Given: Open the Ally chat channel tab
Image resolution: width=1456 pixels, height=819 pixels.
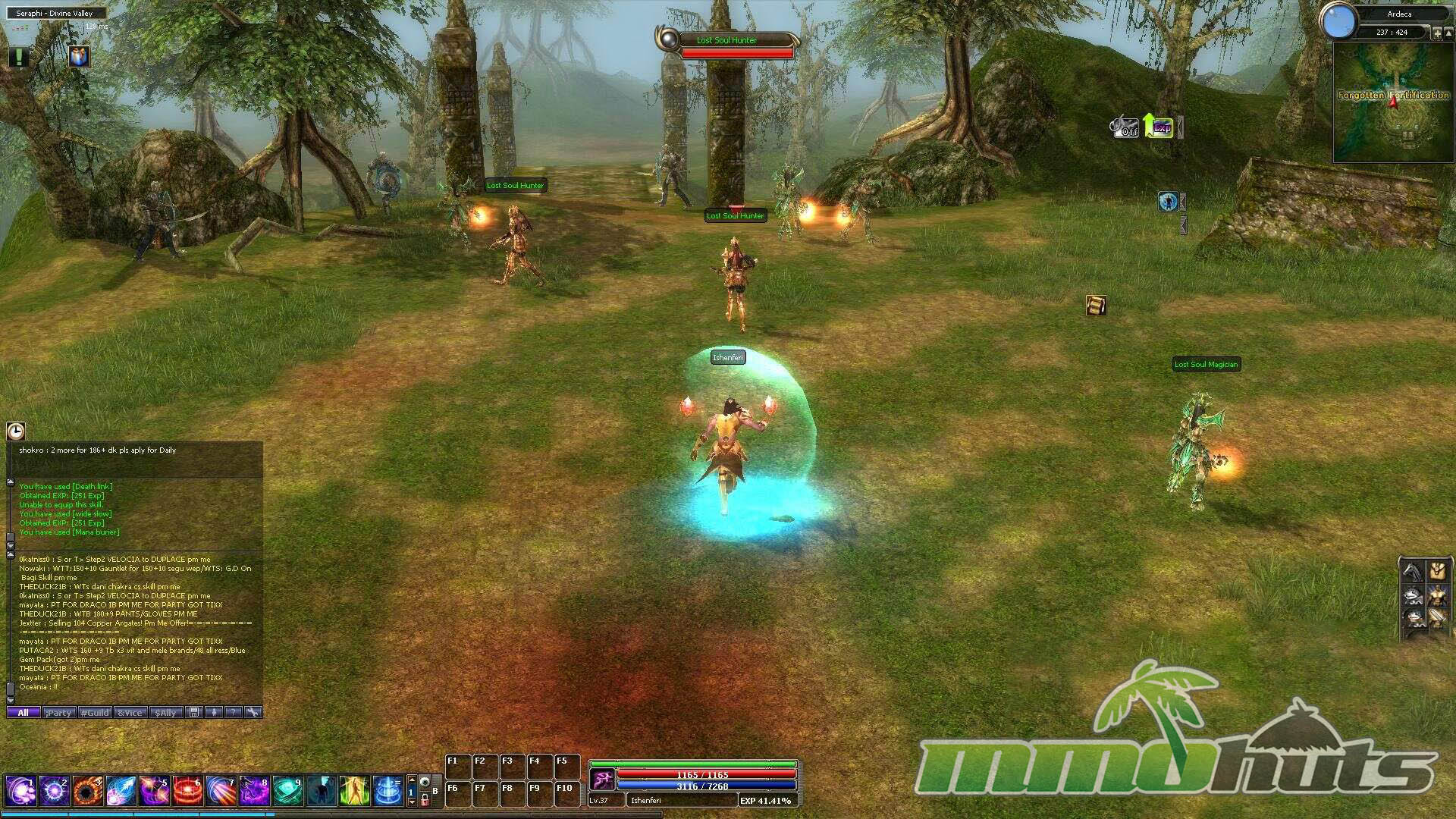Looking at the screenshot, I should coord(165,713).
